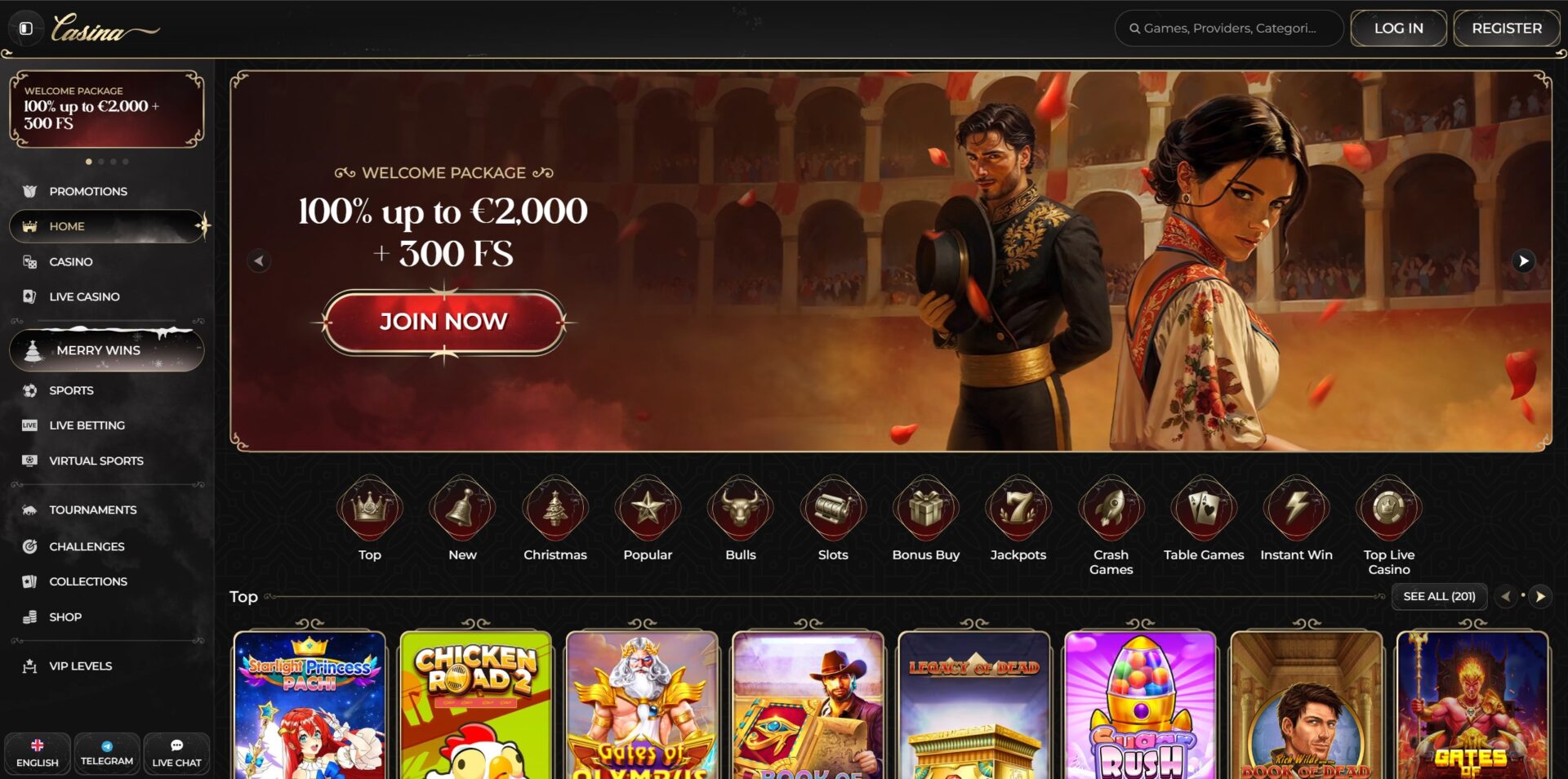Open the Tournaments page

[92, 510]
